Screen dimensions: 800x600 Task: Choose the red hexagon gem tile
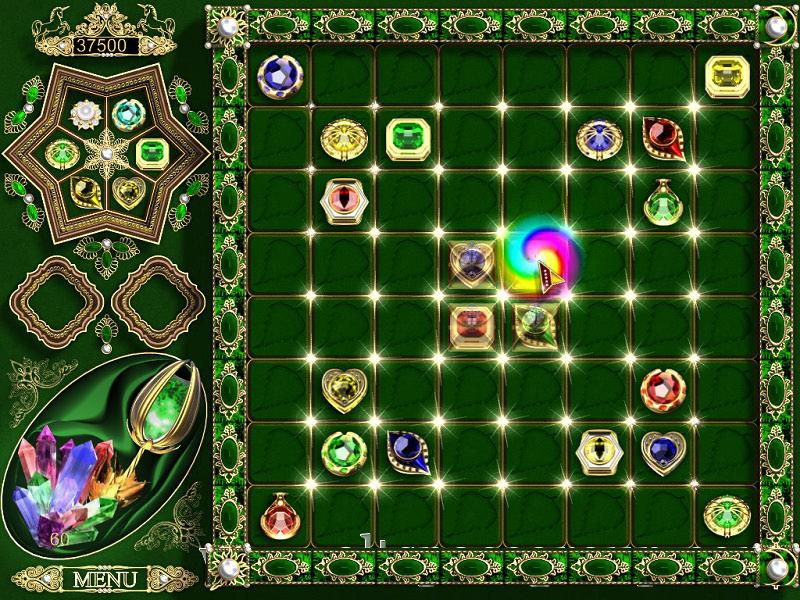[x=343, y=201]
